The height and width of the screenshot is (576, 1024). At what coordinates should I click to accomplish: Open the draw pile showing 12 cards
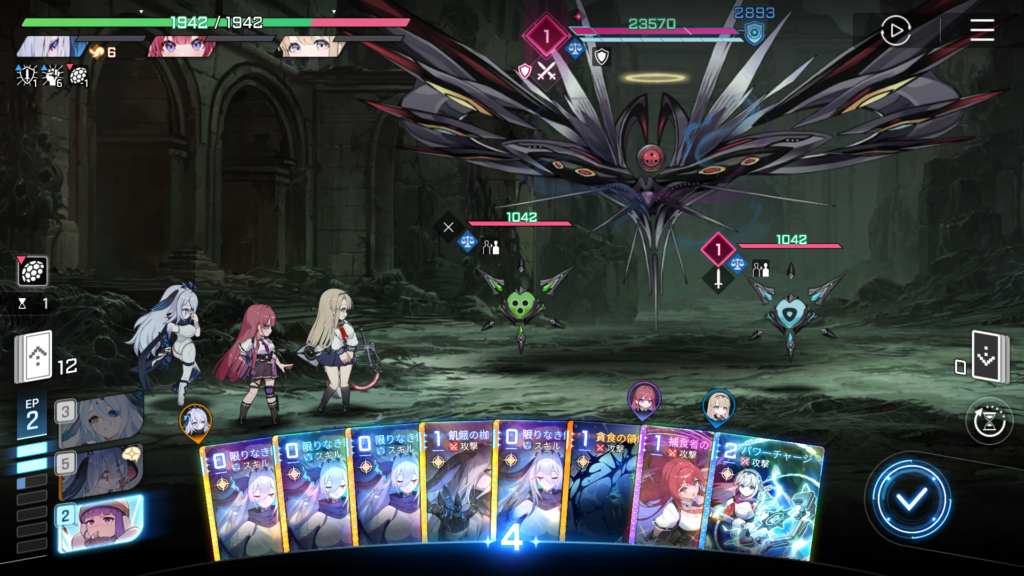tap(33, 358)
